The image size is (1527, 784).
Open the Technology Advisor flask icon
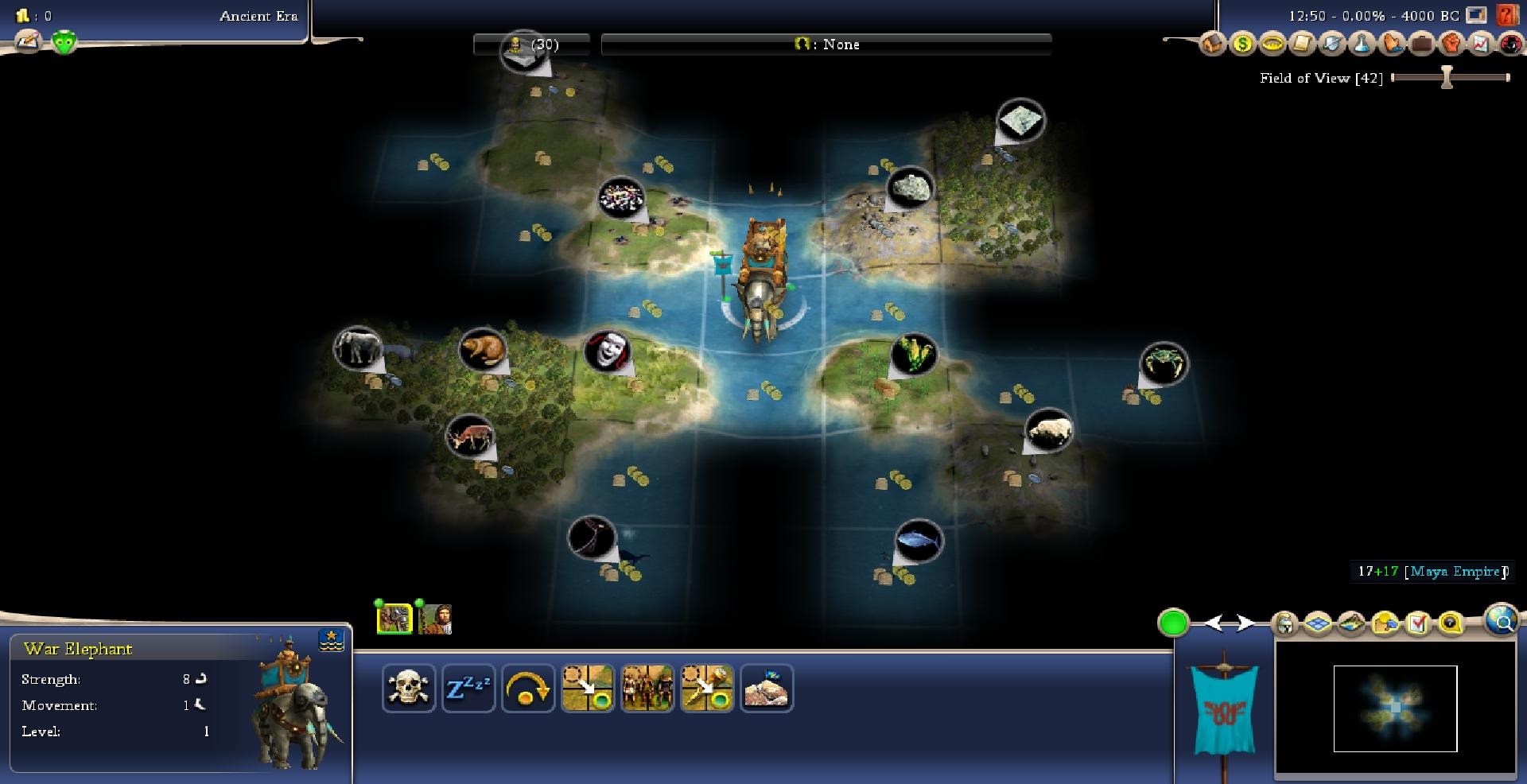tap(1362, 44)
